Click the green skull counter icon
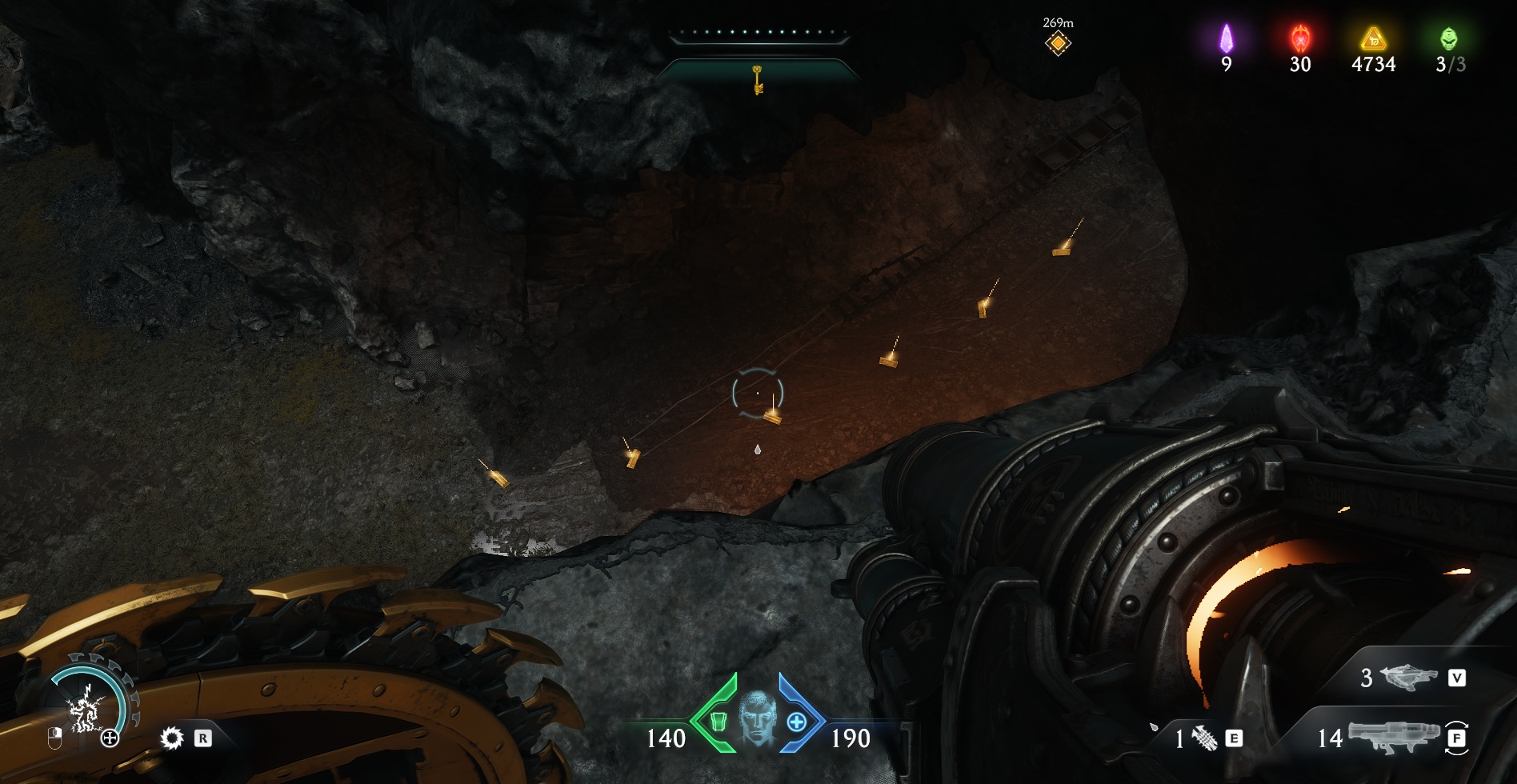Image resolution: width=1517 pixels, height=784 pixels. coord(1449,38)
